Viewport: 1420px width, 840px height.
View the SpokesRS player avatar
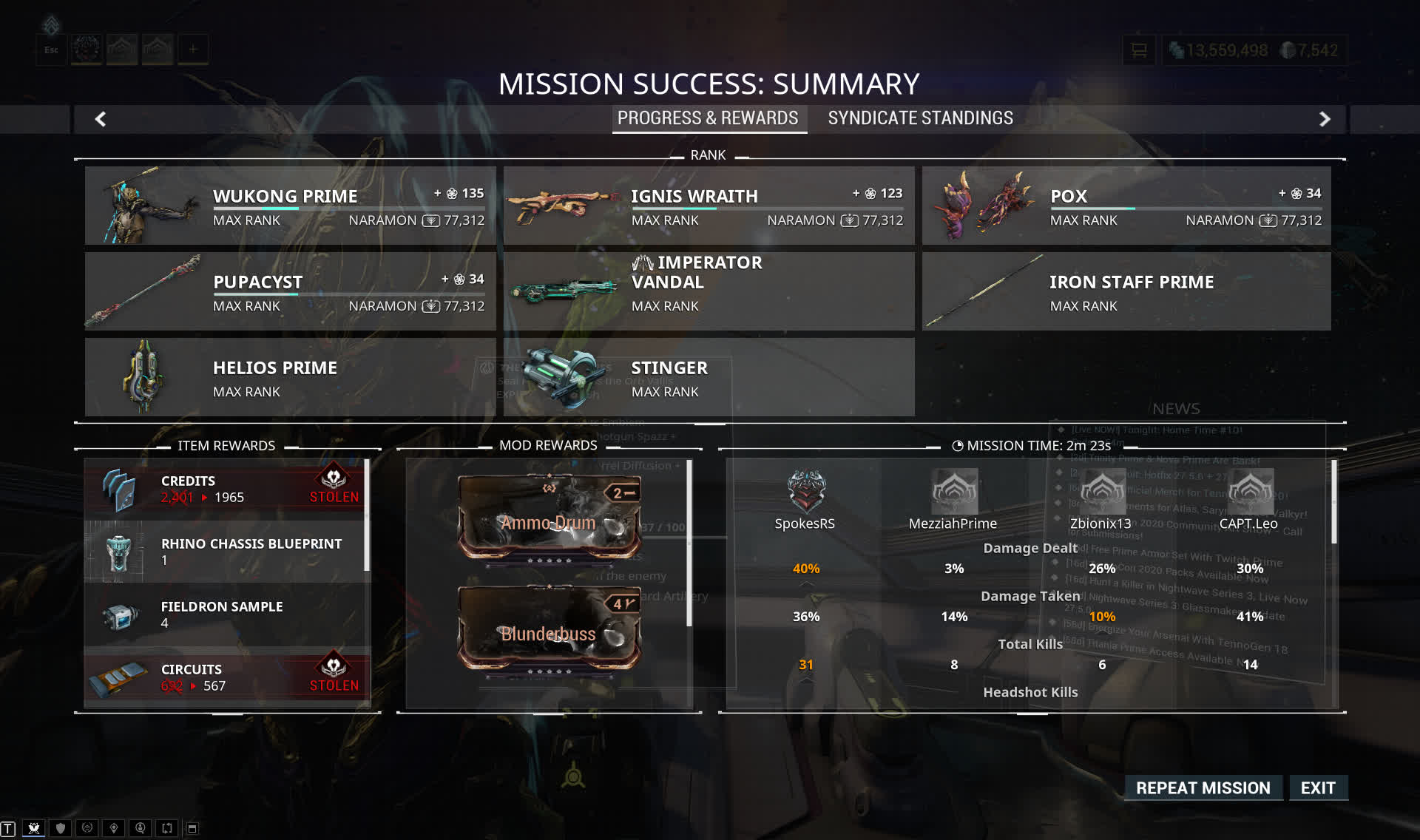(x=805, y=492)
